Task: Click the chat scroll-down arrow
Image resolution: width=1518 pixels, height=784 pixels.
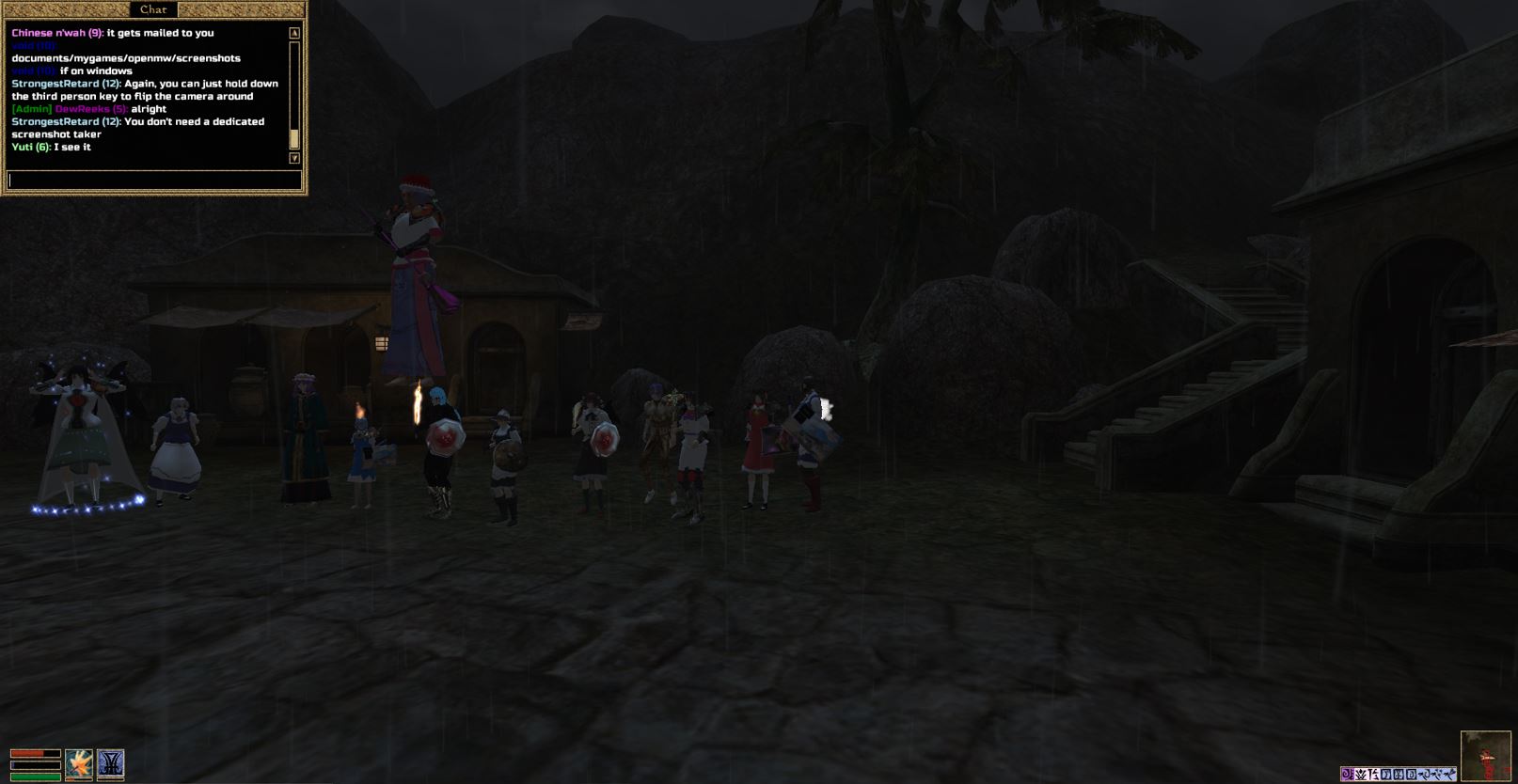Action: (294, 158)
